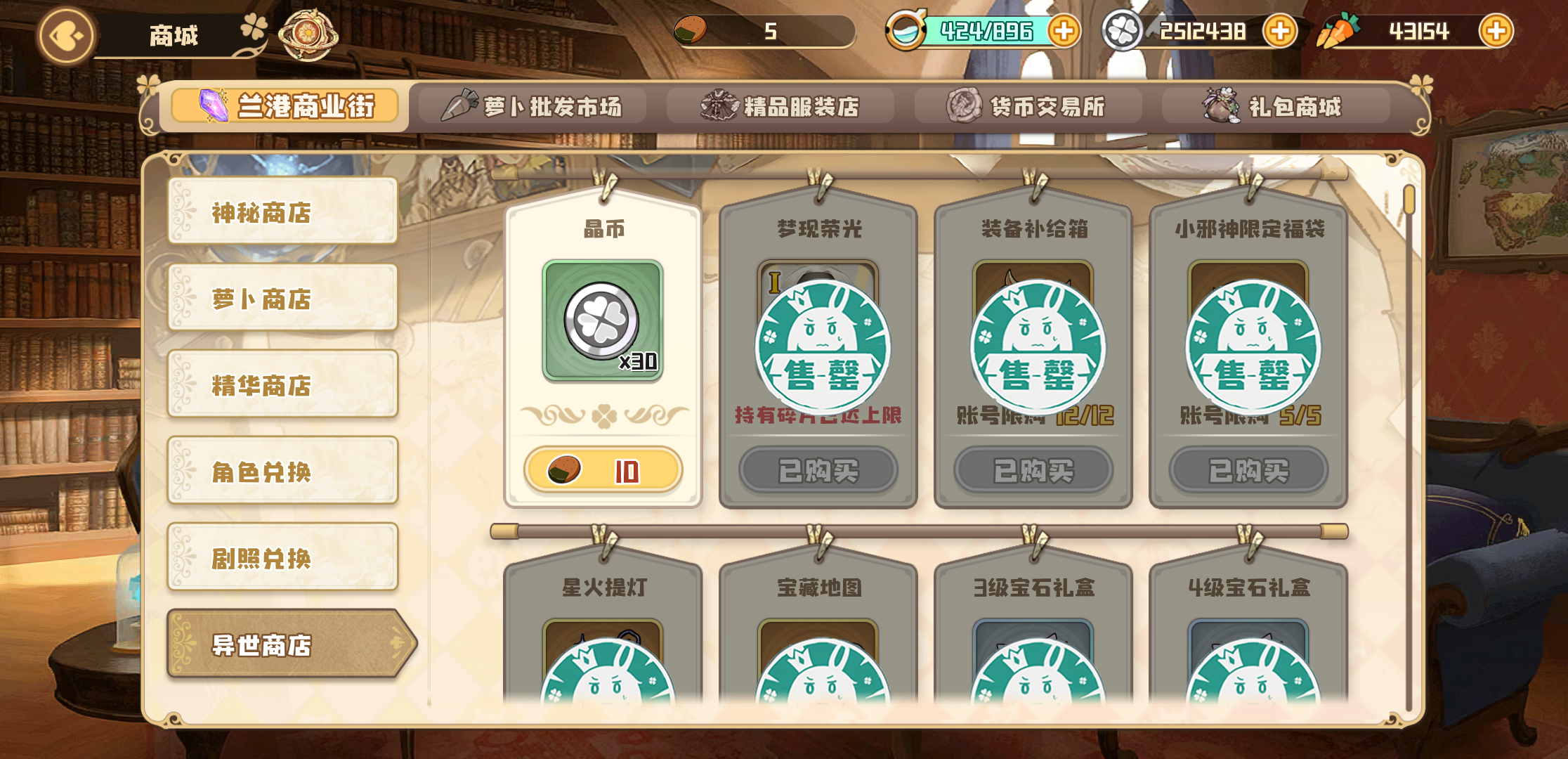Viewport: 1568px width, 759px height.
Task: Click the back arrow at top left
Action: coord(65,35)
